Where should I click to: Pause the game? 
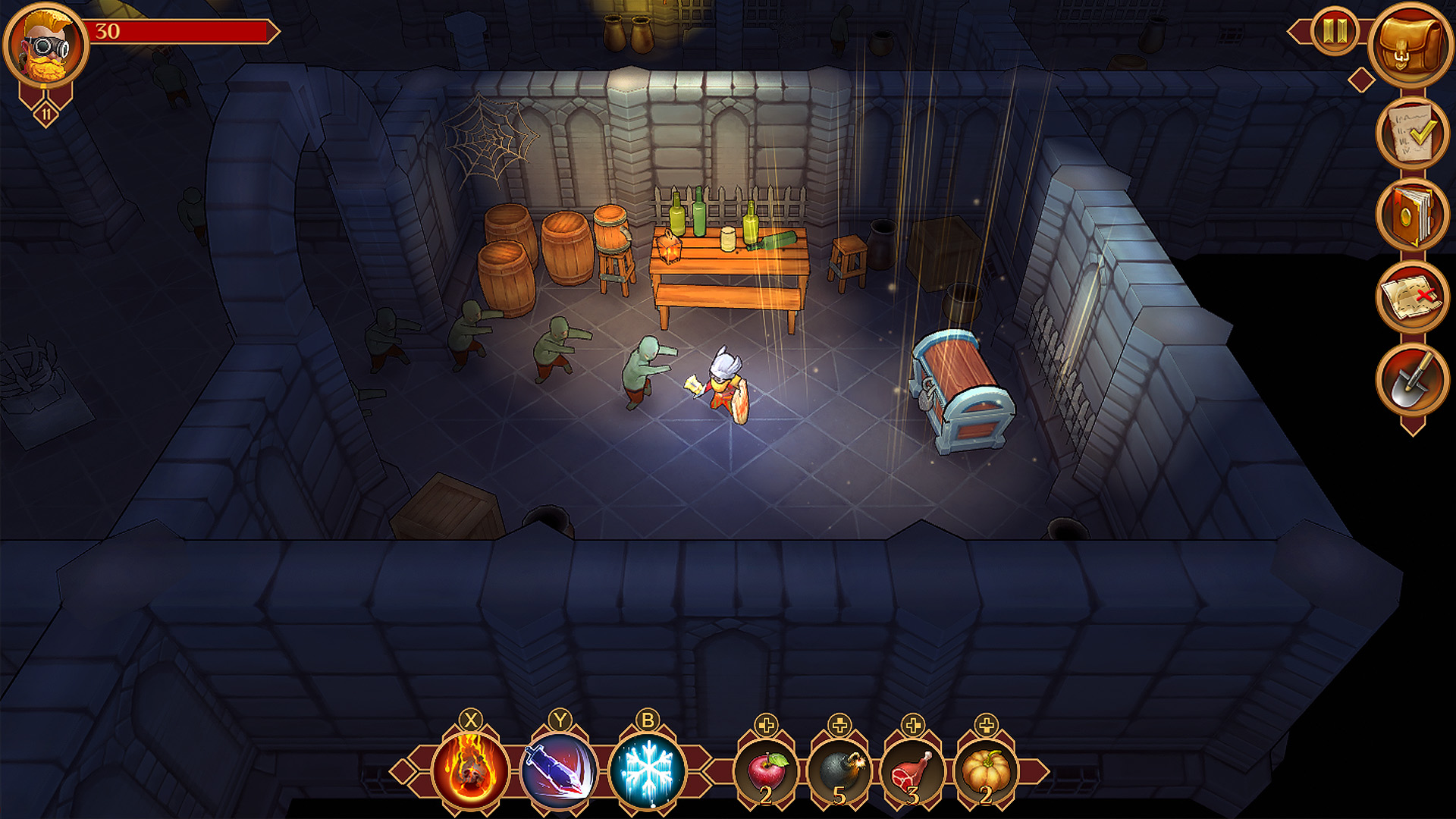(x=1336, y=32)
